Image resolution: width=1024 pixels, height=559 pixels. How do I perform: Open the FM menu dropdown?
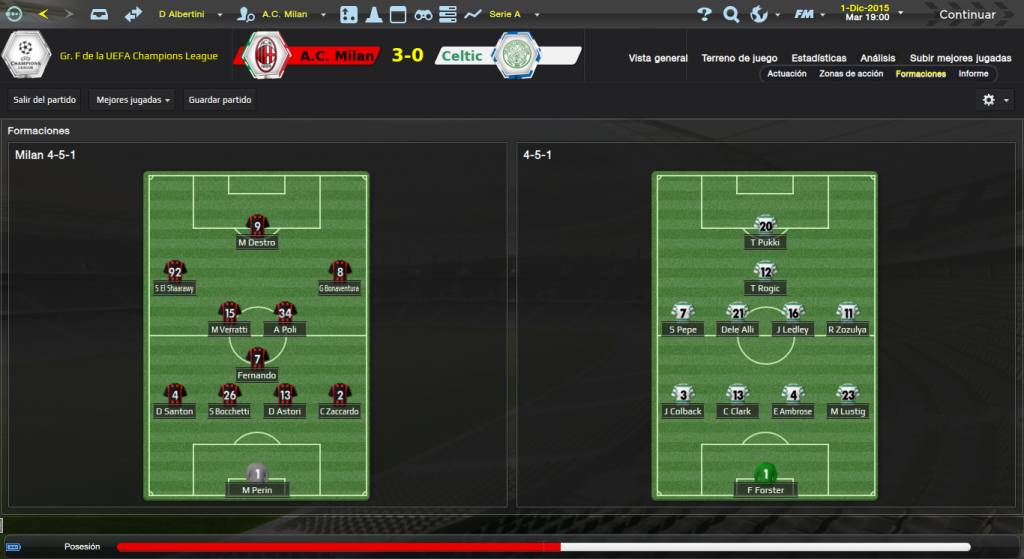pyautogui.click(x=808, y=14)
